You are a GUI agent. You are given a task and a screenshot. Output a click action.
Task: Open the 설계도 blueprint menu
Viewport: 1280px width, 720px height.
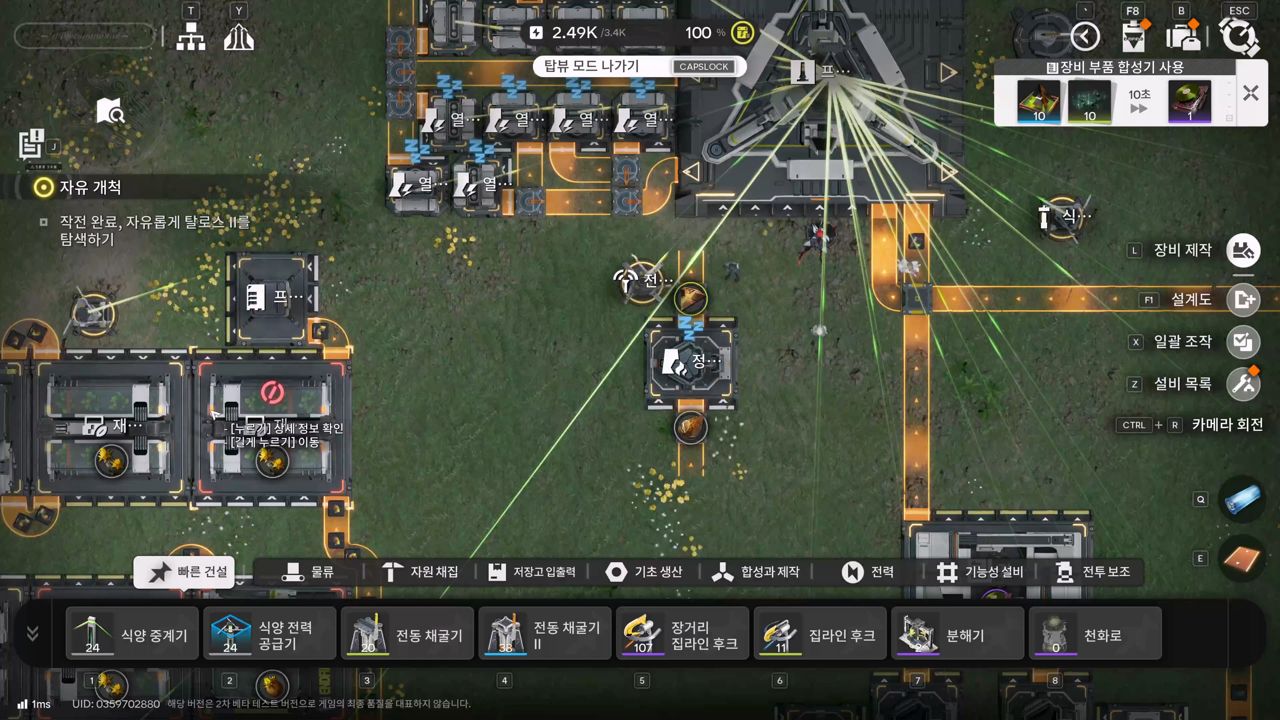coord(1243,299)
